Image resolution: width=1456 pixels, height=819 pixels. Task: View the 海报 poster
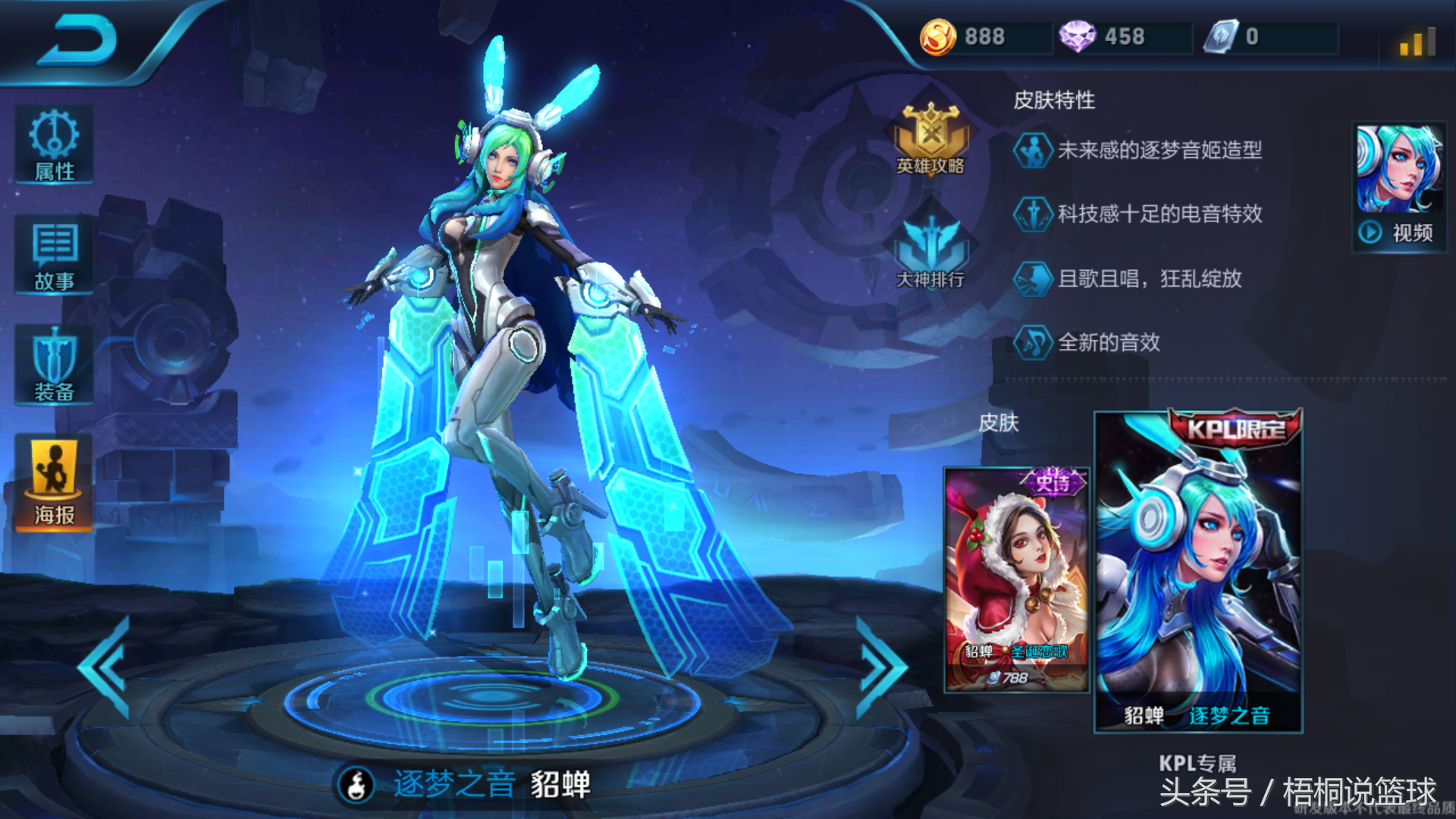tap(54, 483)
